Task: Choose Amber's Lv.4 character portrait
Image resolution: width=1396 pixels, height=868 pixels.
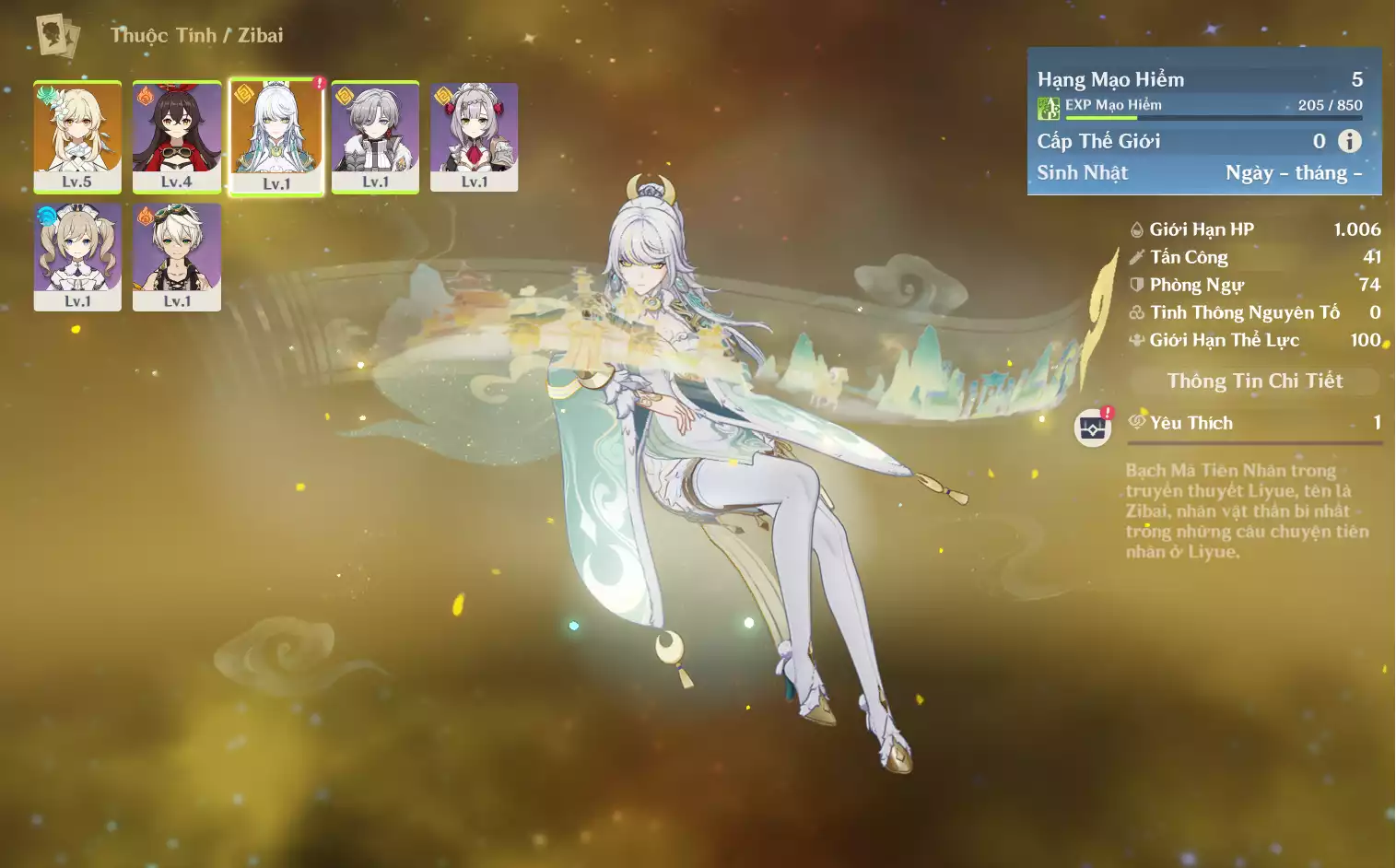Action: 177,136
